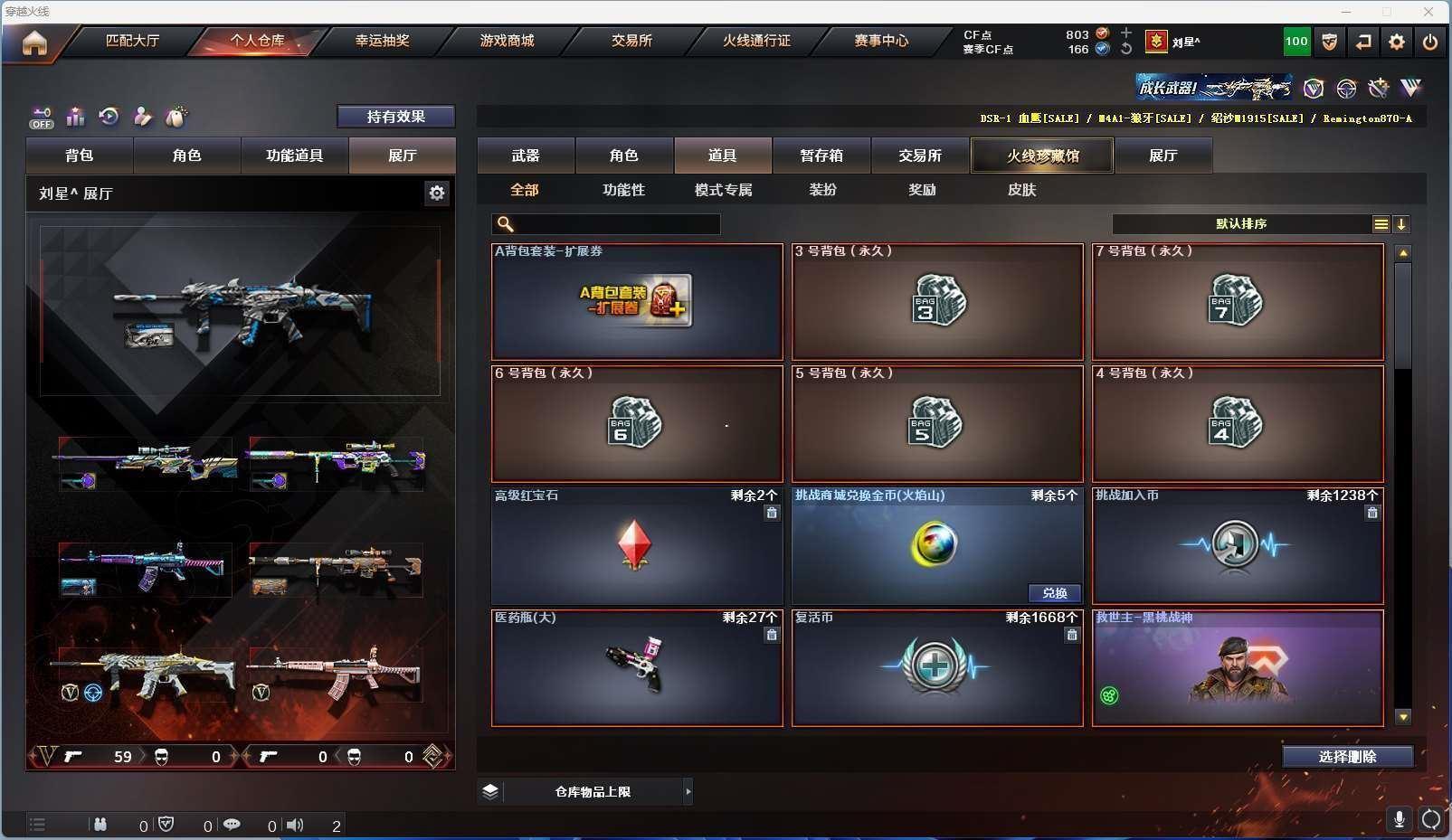
Task: Open settings gear in top bar
Action: pos(1397,42)
